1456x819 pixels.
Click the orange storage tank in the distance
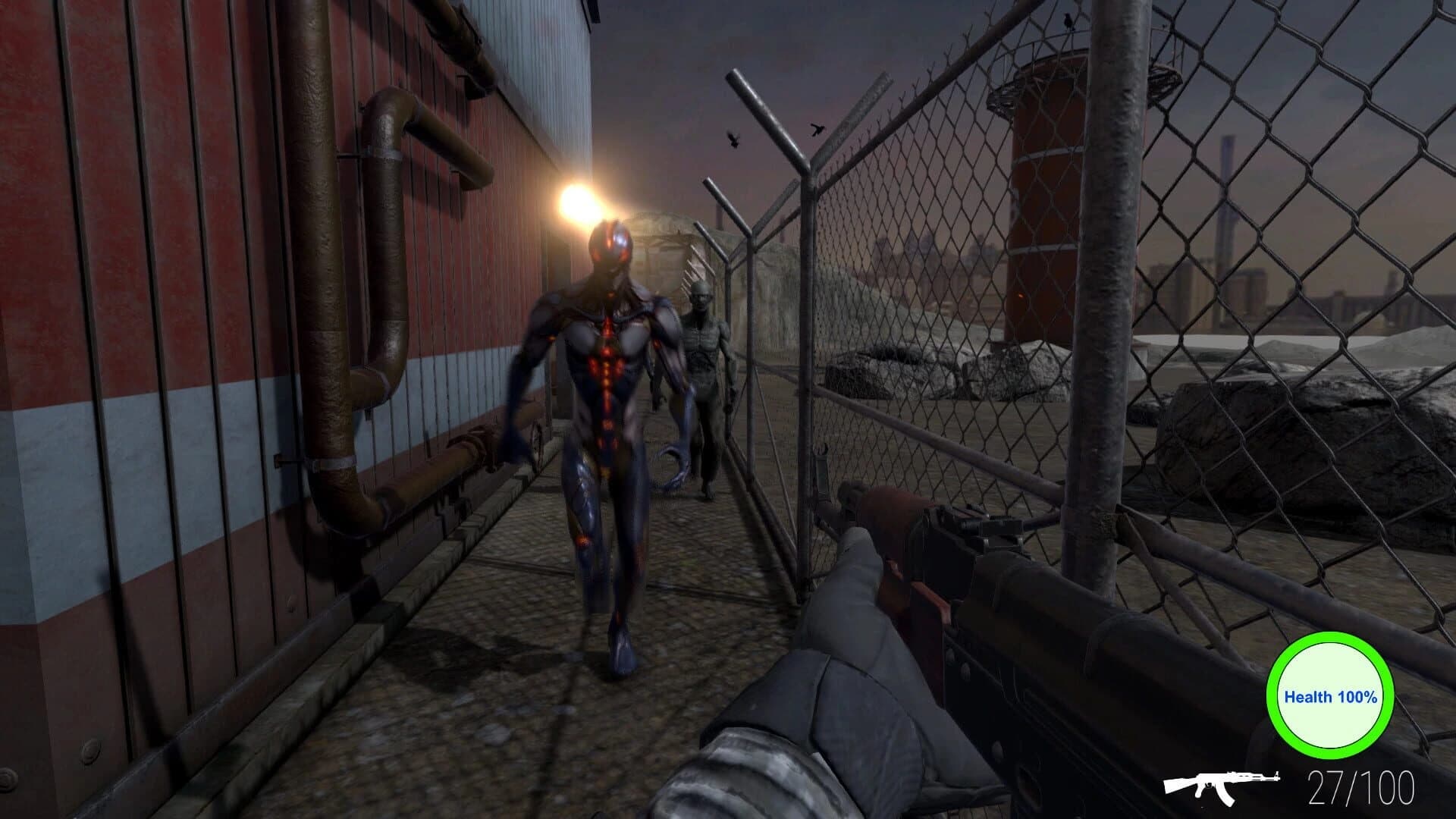1043,197
